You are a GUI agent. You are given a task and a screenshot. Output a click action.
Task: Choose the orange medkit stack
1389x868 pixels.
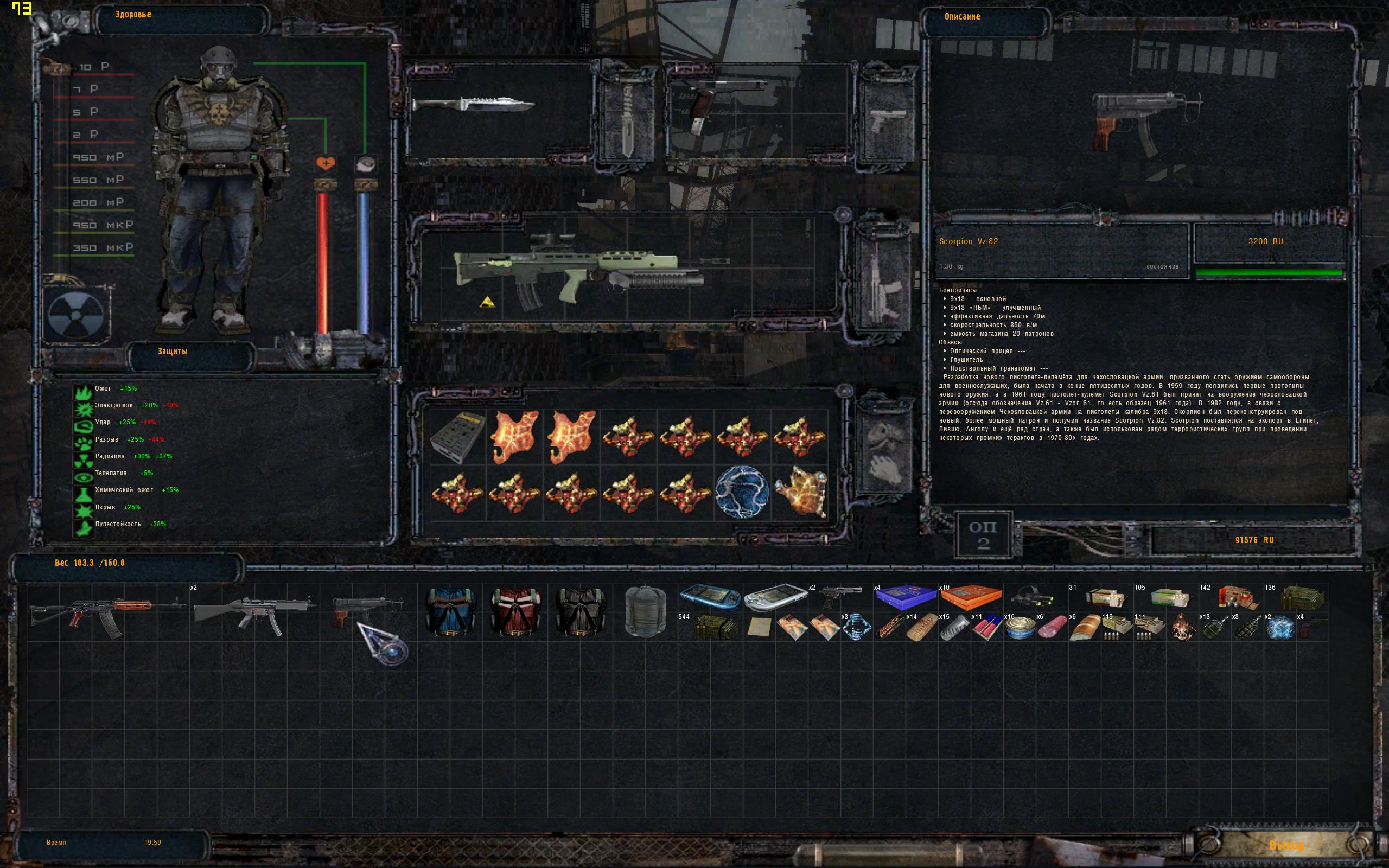tap(971, 597)
